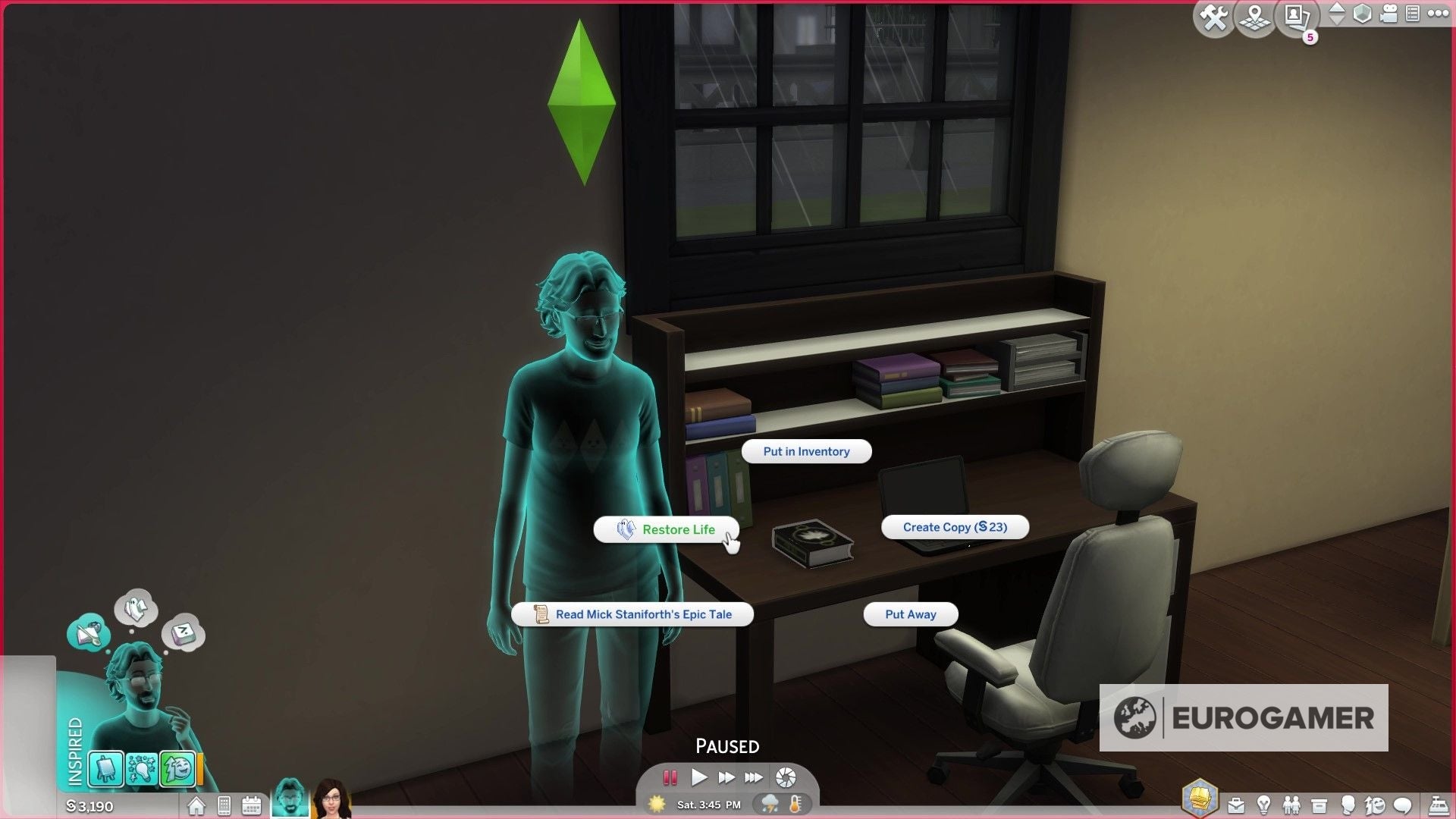
Task: Click Create Copy for 23 simoleons
Action: pos(955,527)
